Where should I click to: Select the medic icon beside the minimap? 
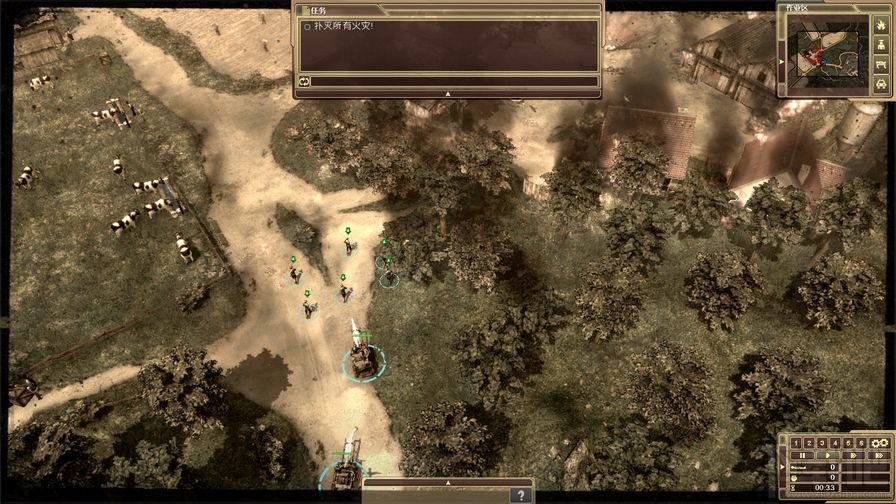tap(881, 45)
